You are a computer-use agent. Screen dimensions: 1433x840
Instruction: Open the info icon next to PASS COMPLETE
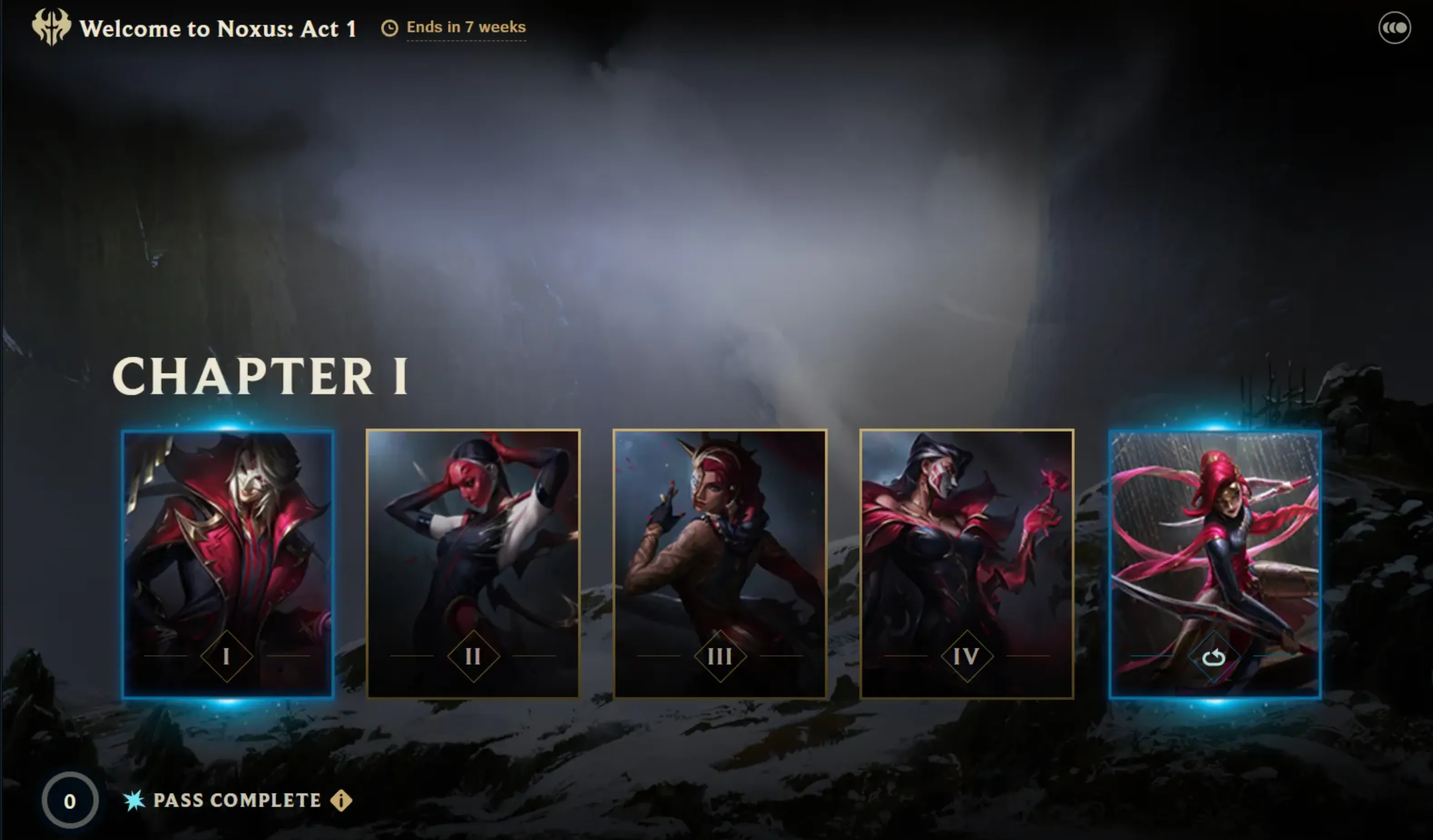coord(341,801)
